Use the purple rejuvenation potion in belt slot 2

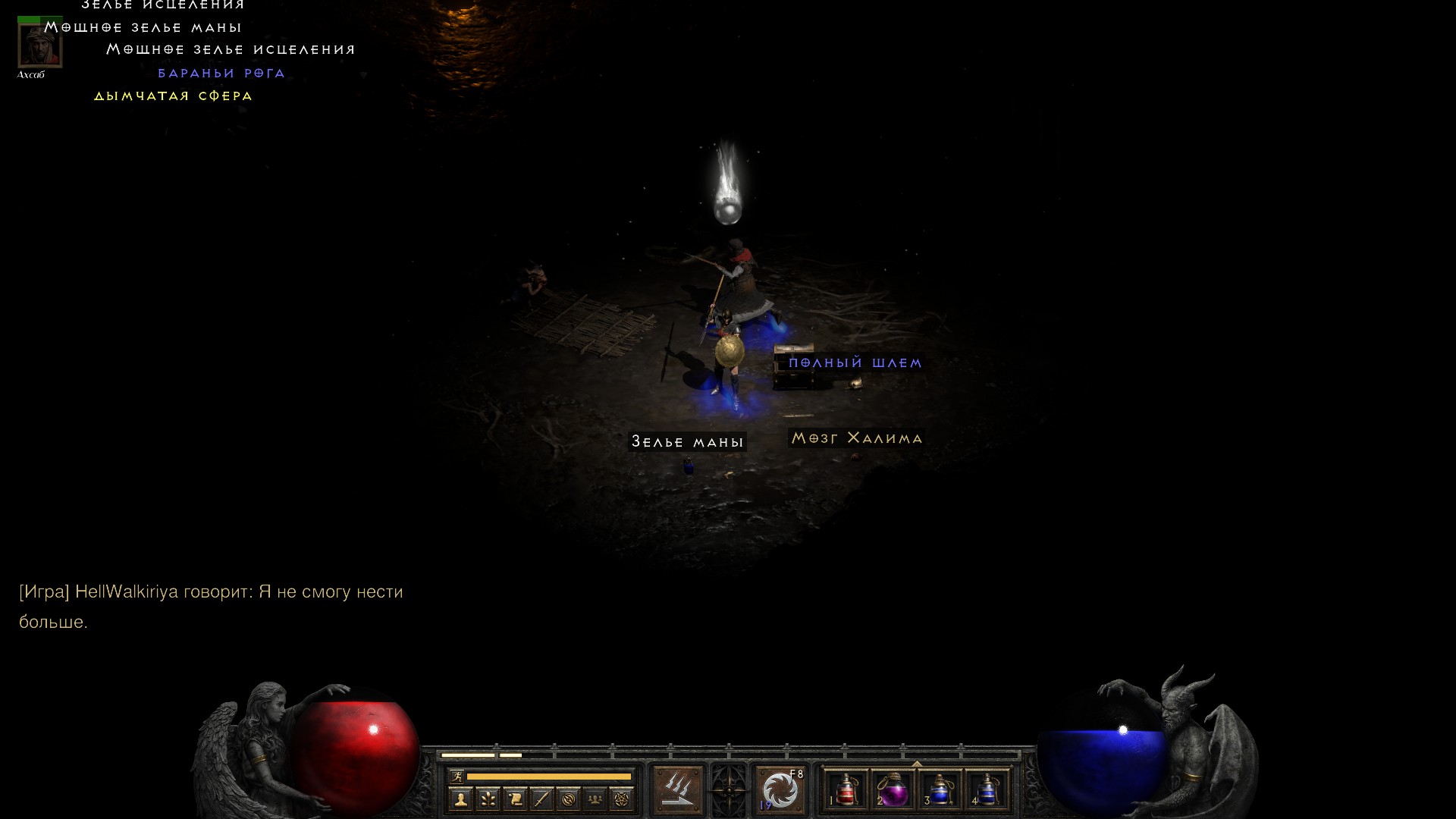tap(893, 791)
